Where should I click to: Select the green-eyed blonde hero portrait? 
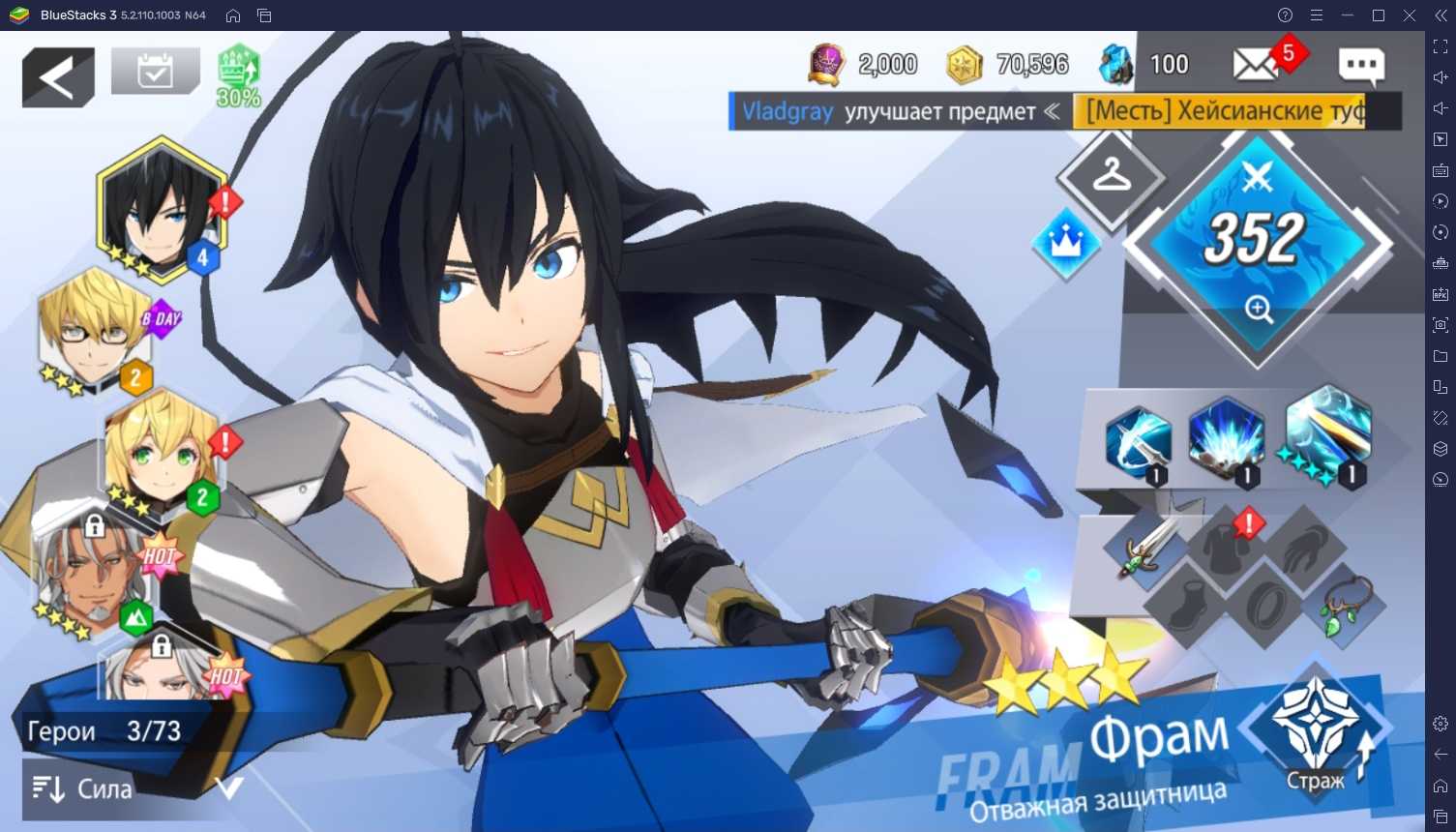tap(162, 452)
